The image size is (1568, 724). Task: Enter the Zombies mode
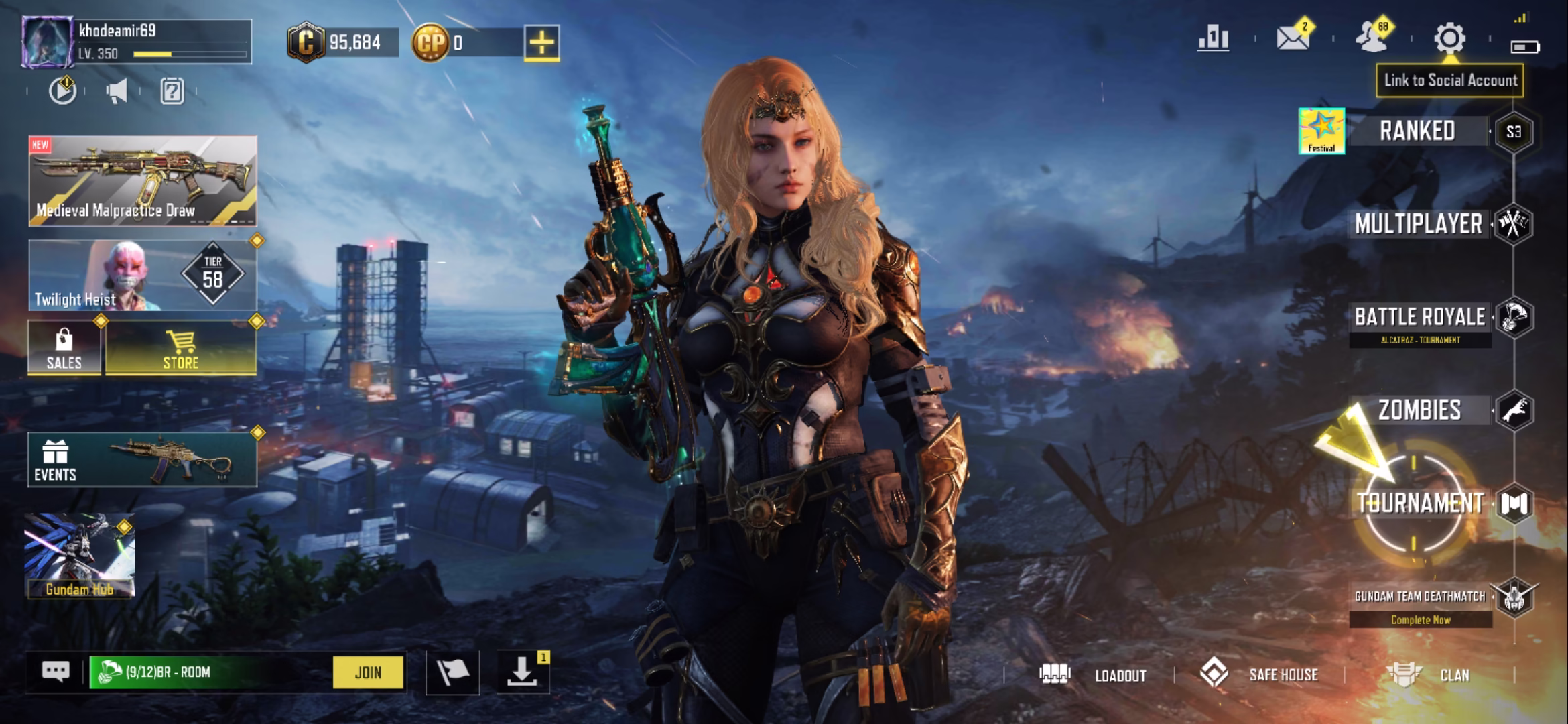[1419, 410]
